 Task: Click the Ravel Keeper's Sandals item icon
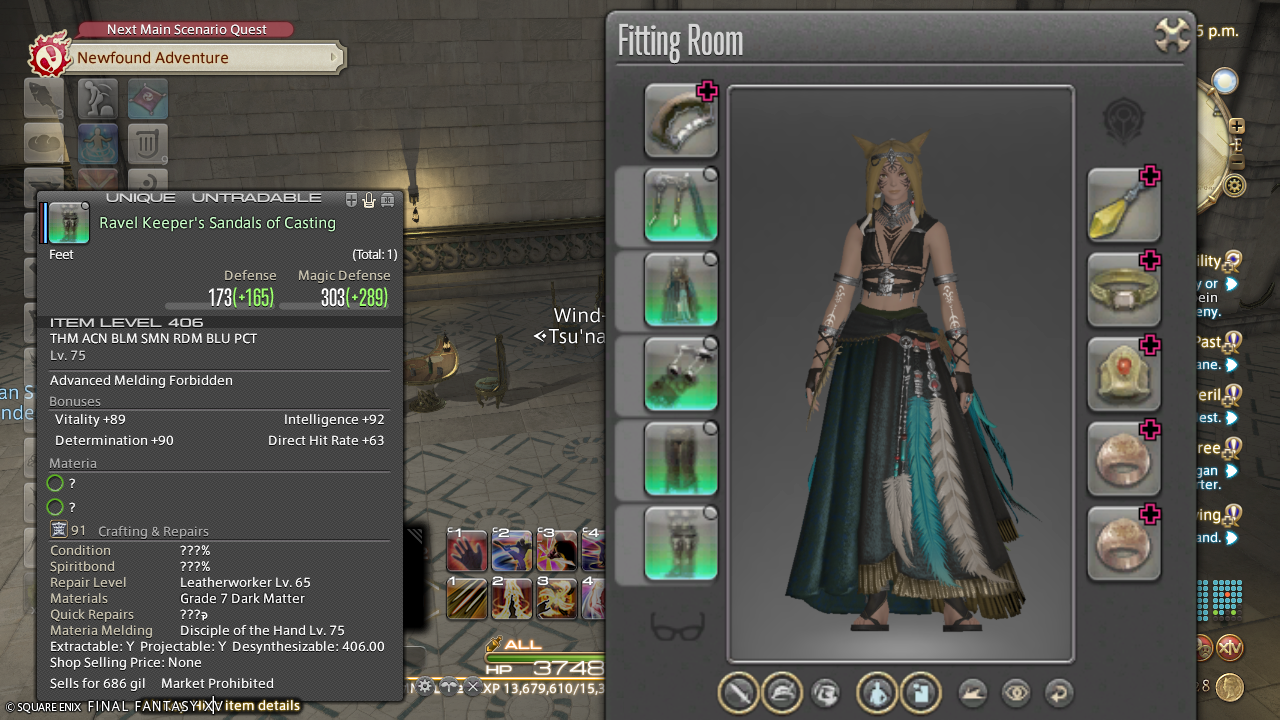click(x=69, y=223)
